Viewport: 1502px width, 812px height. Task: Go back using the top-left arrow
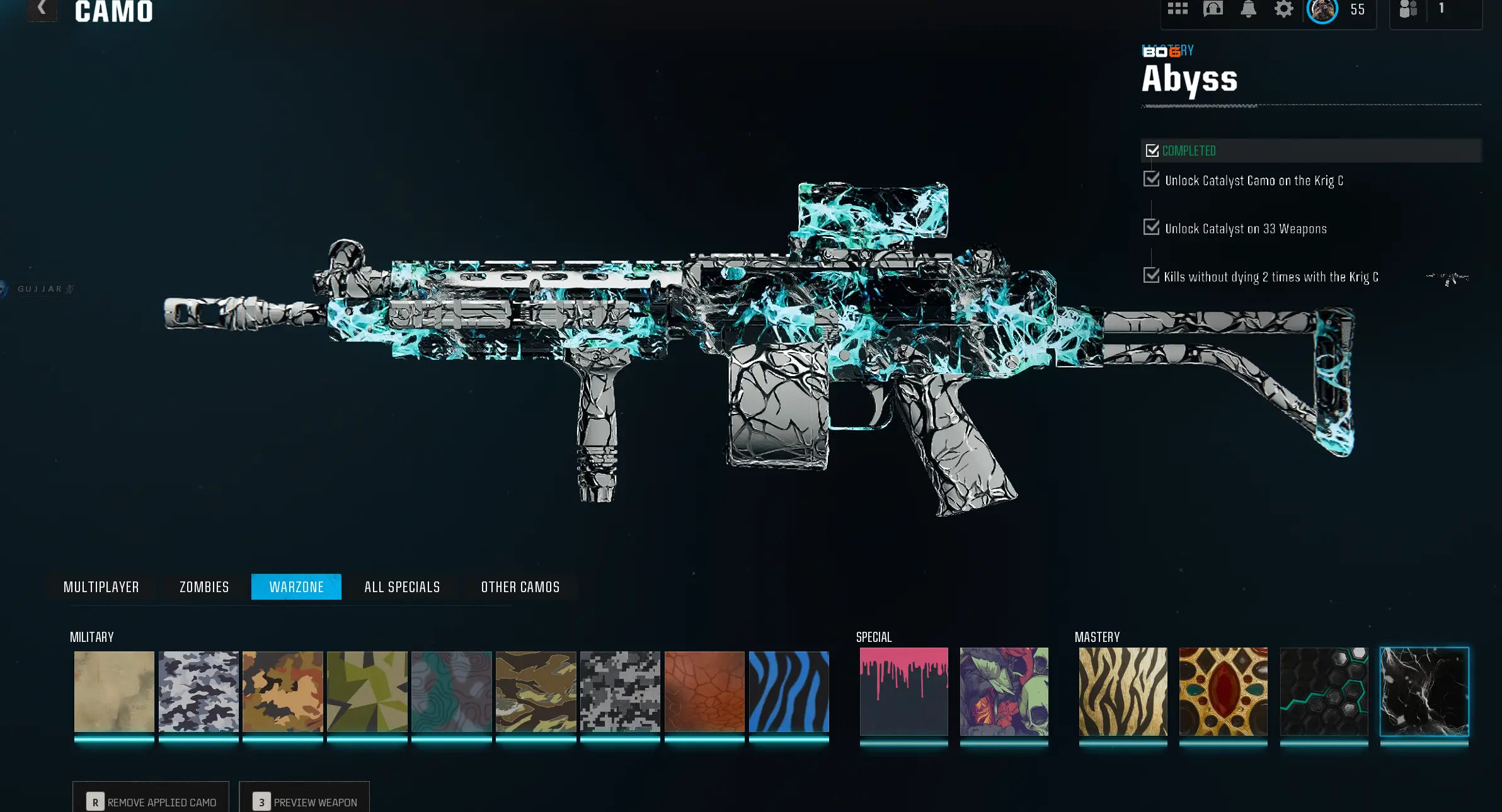click(x=42, y=9)
